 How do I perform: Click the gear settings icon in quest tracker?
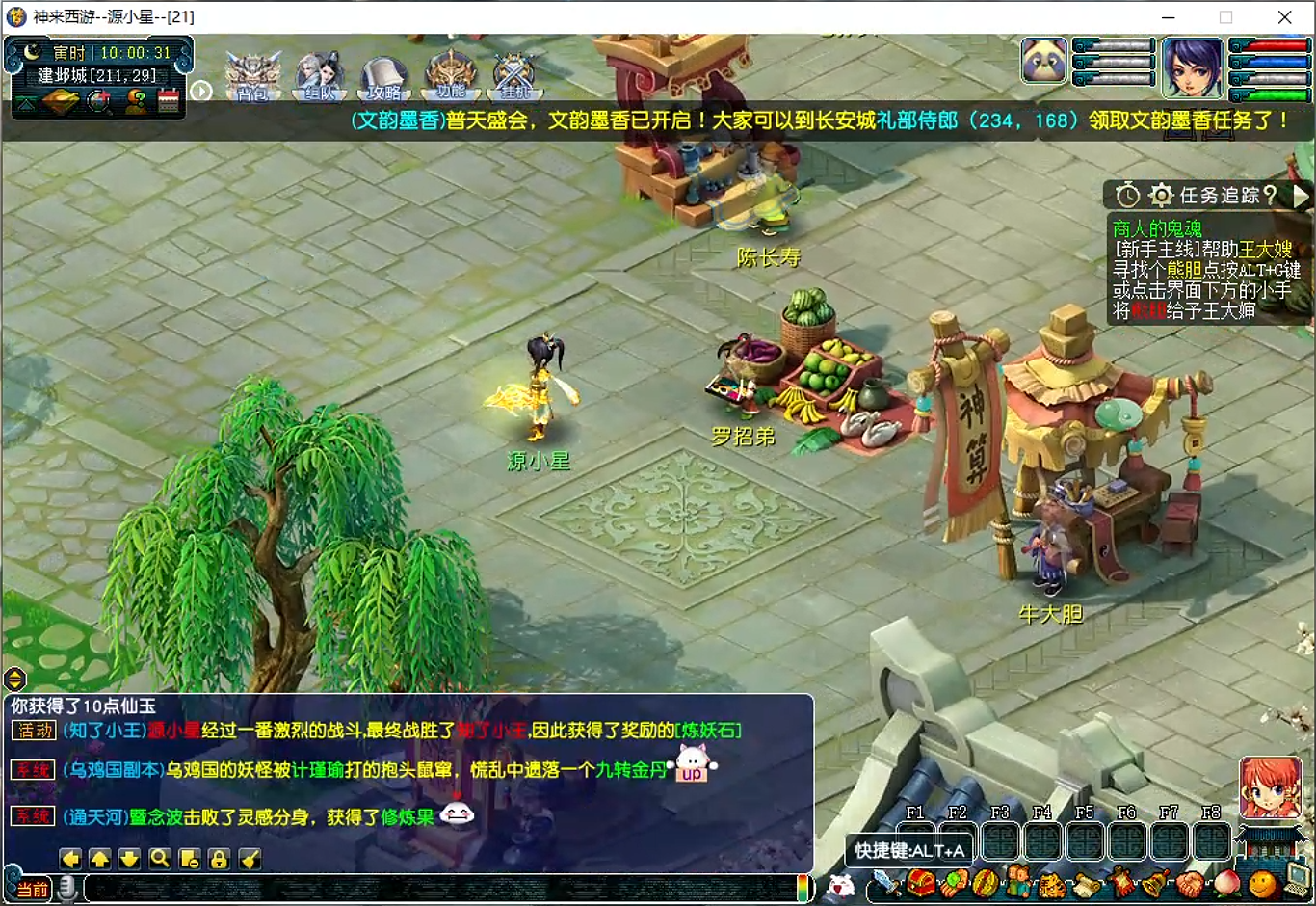(1160, 194)
